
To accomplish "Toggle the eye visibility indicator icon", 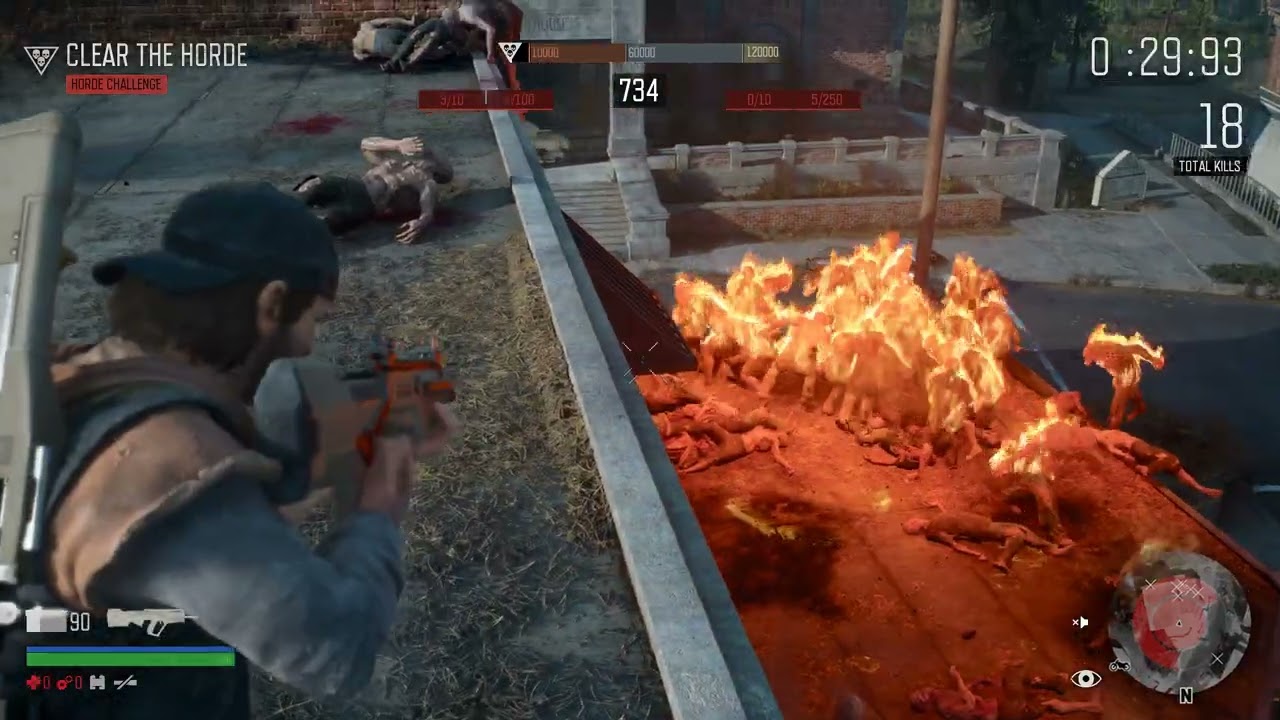I will (1086, 679).
